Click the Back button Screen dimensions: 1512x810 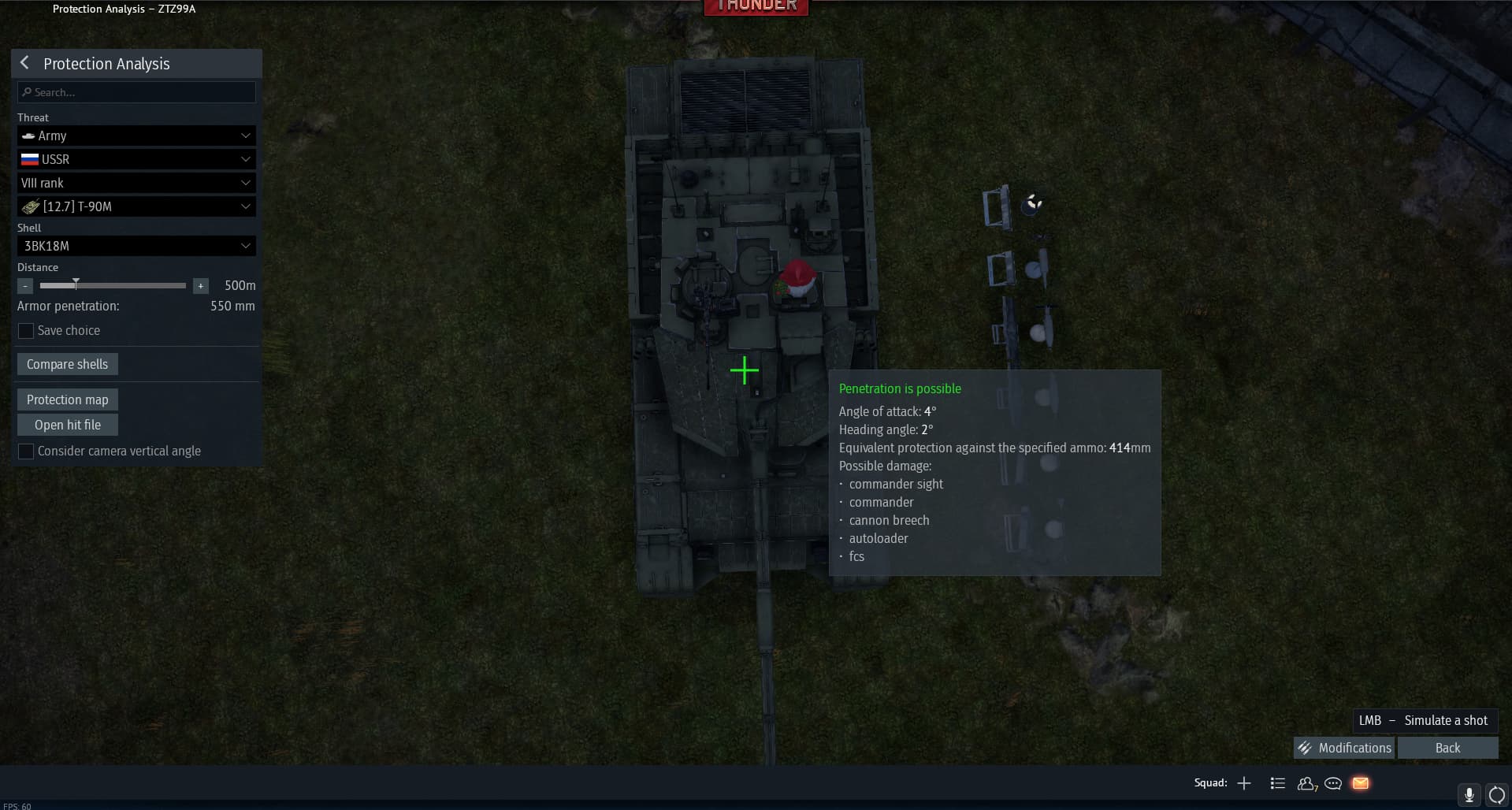pos(1447,748)
